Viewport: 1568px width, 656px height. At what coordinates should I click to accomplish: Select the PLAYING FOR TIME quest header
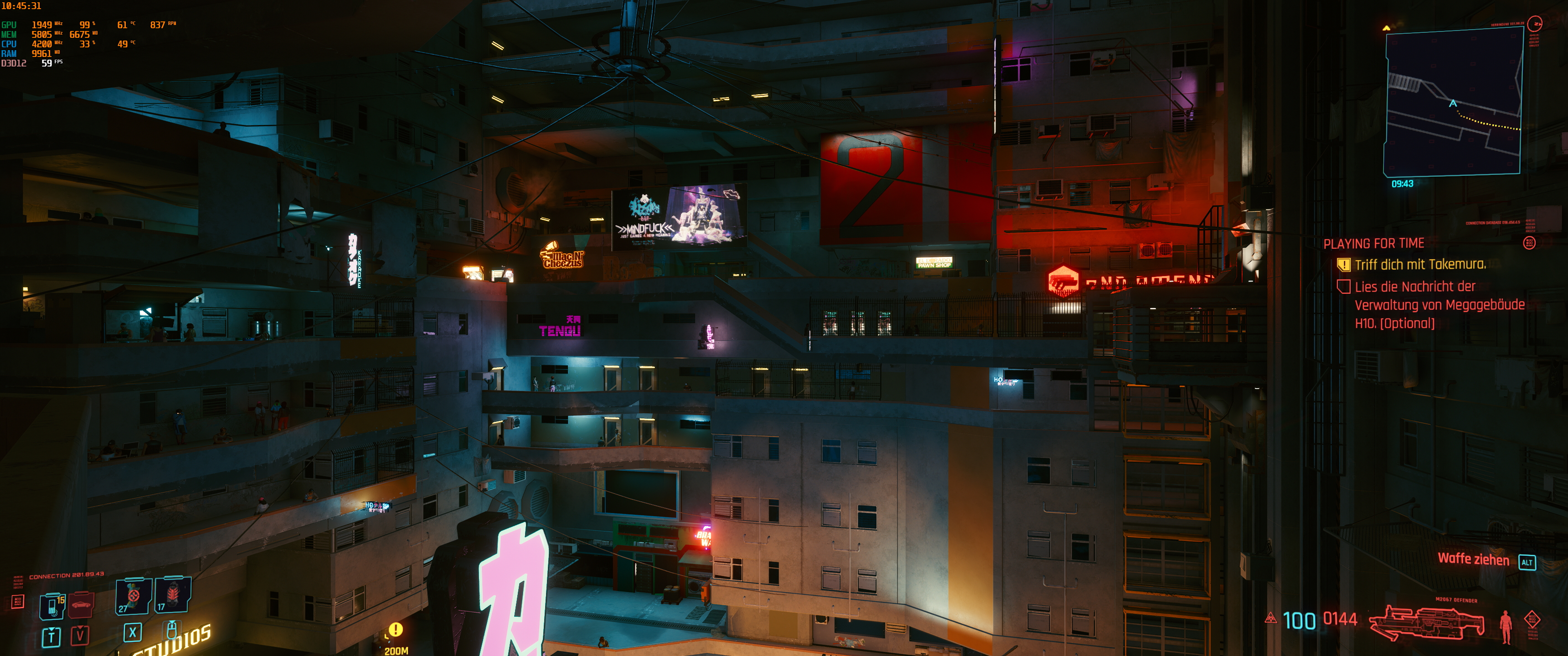pyautogui.click(x=1374, y=243)
